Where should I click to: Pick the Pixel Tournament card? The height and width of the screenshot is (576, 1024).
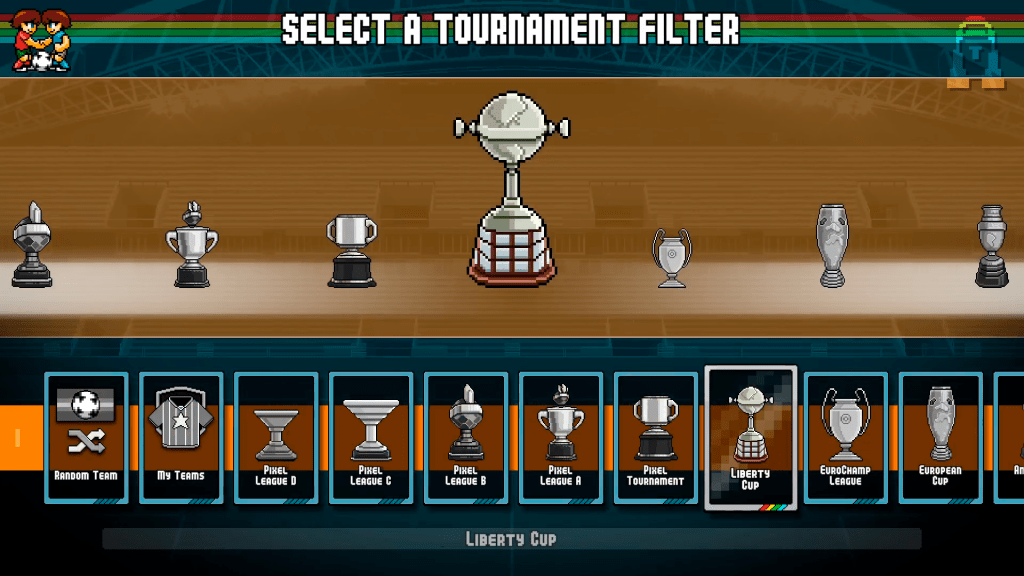click(x=656, y=437)
